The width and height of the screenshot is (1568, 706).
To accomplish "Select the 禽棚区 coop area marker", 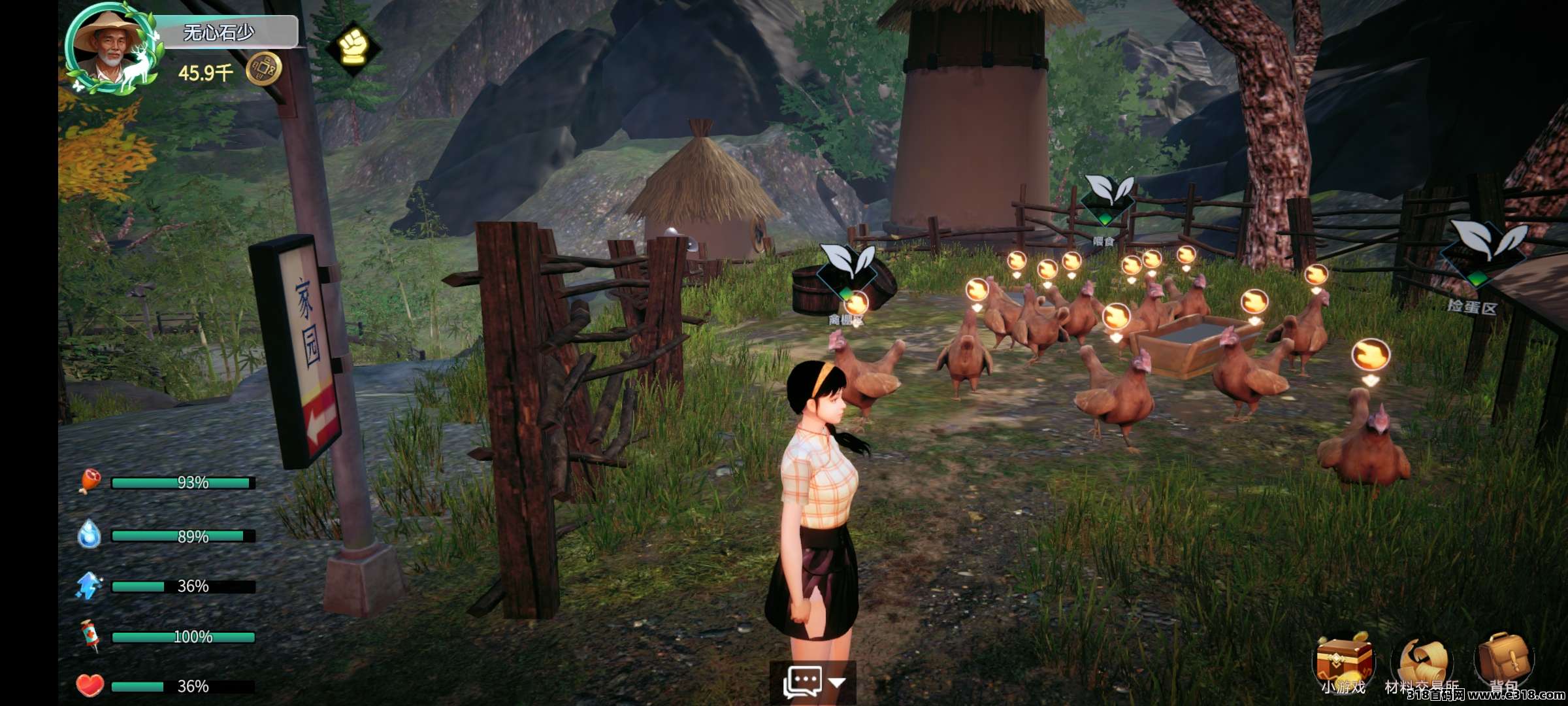I will pos(847,271).
